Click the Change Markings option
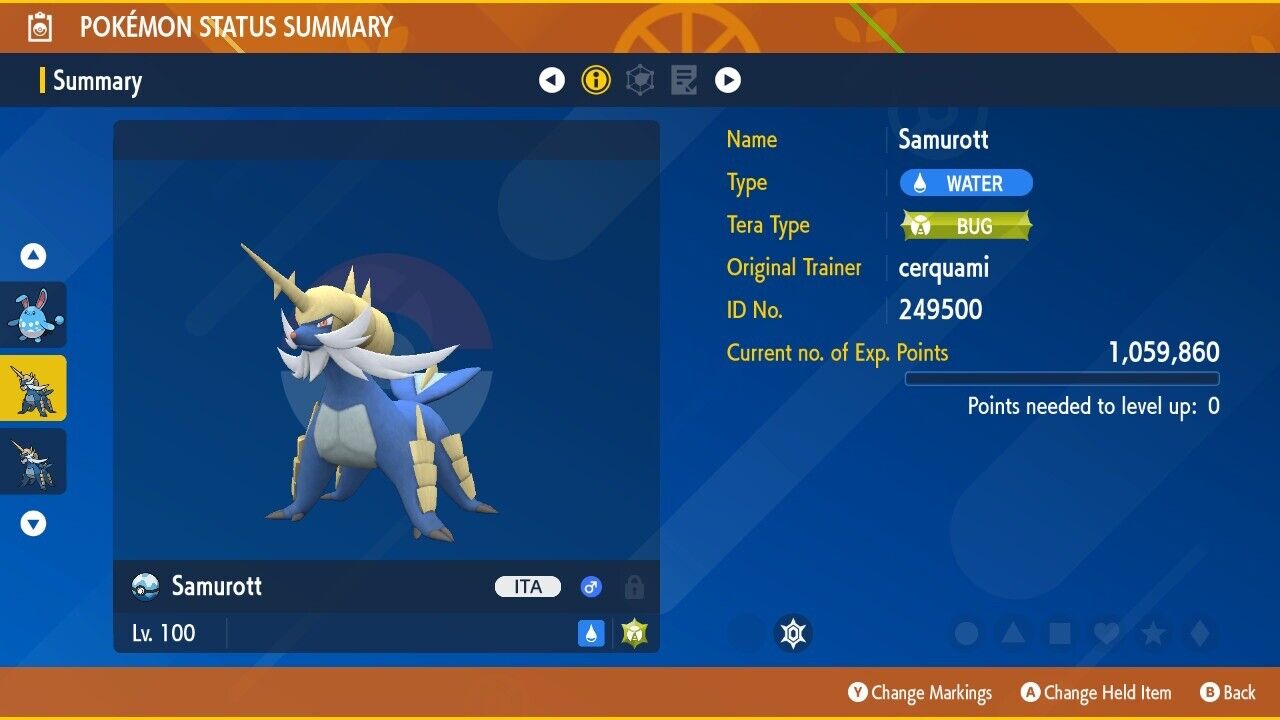 920,693
